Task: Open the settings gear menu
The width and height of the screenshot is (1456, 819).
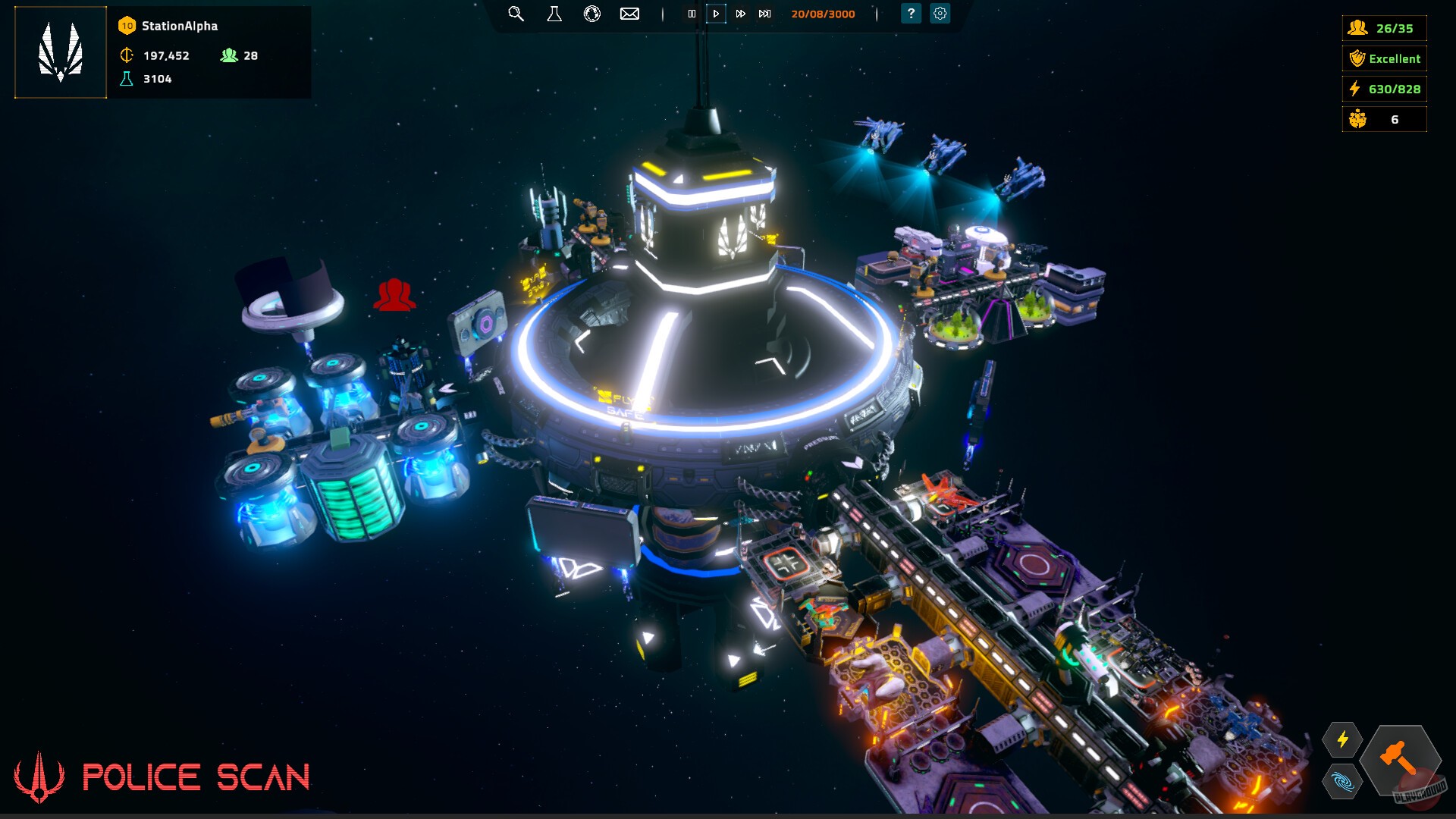Action: [x=940, y=14]
